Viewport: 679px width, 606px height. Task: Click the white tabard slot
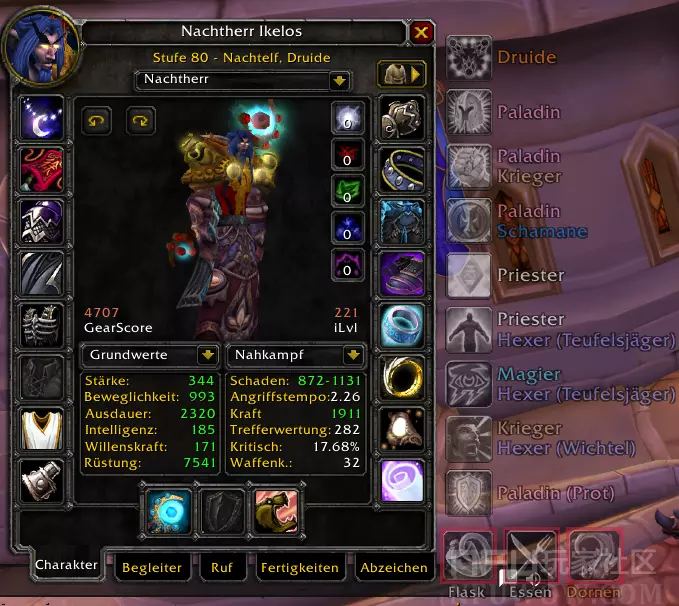(42, 428)
